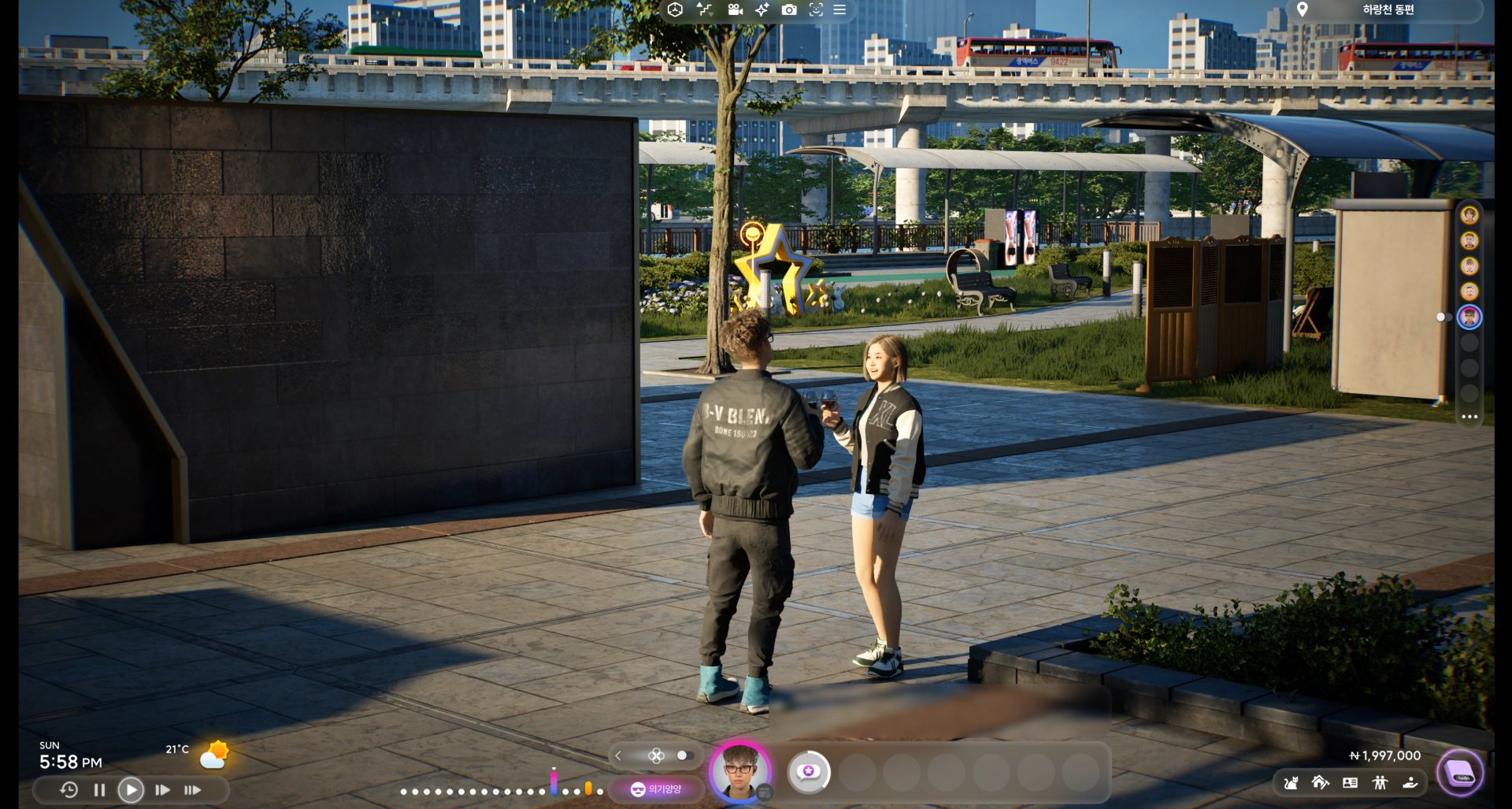Screen dimensions: 1512x809
Task: Take a screenshot with the camera icon
Action: (x=789, y=9)
